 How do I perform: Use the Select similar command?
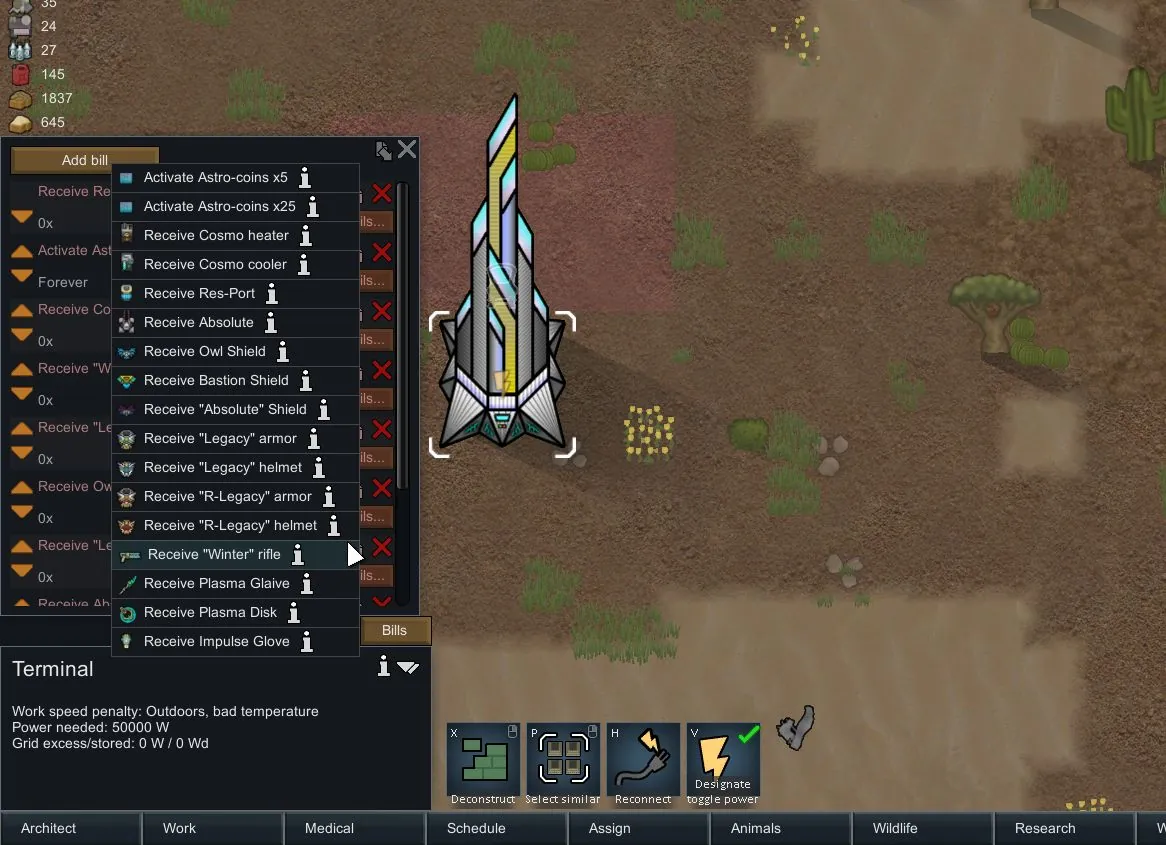[x=563, y=765]
